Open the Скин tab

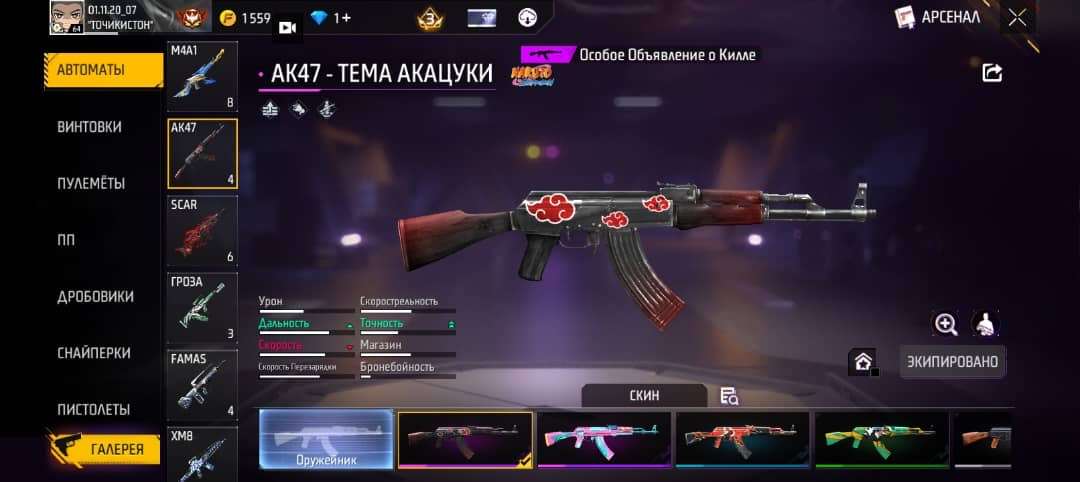click(x=644, y=395)
